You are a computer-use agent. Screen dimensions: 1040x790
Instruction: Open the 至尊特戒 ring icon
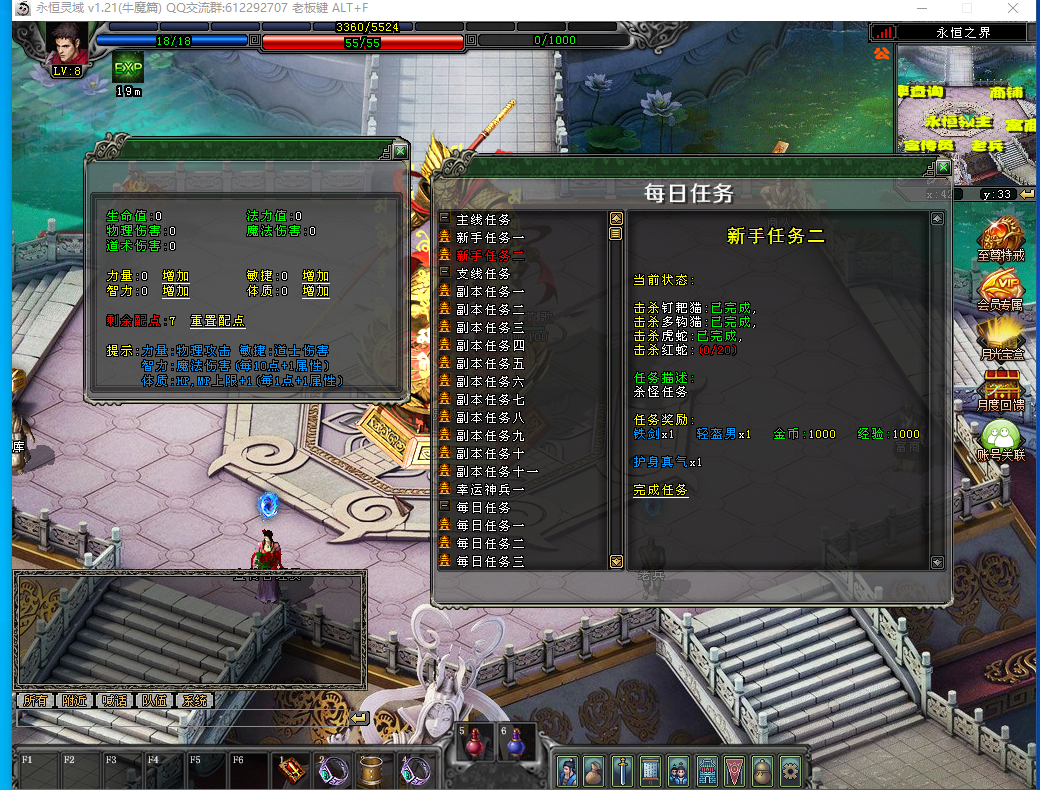click(1000, 239)
